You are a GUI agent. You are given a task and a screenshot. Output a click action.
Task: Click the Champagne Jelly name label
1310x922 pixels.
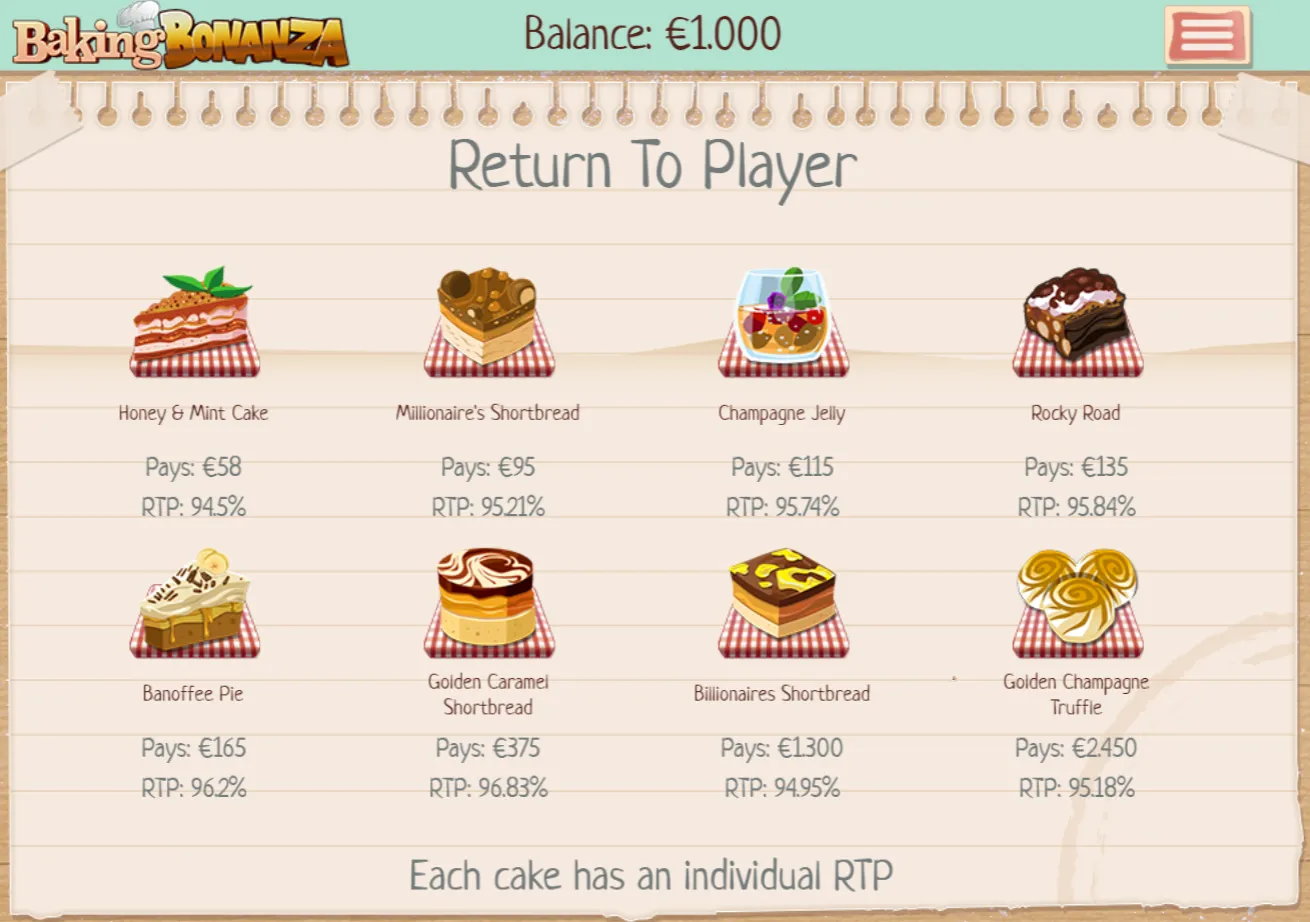(x=783, y=413)
